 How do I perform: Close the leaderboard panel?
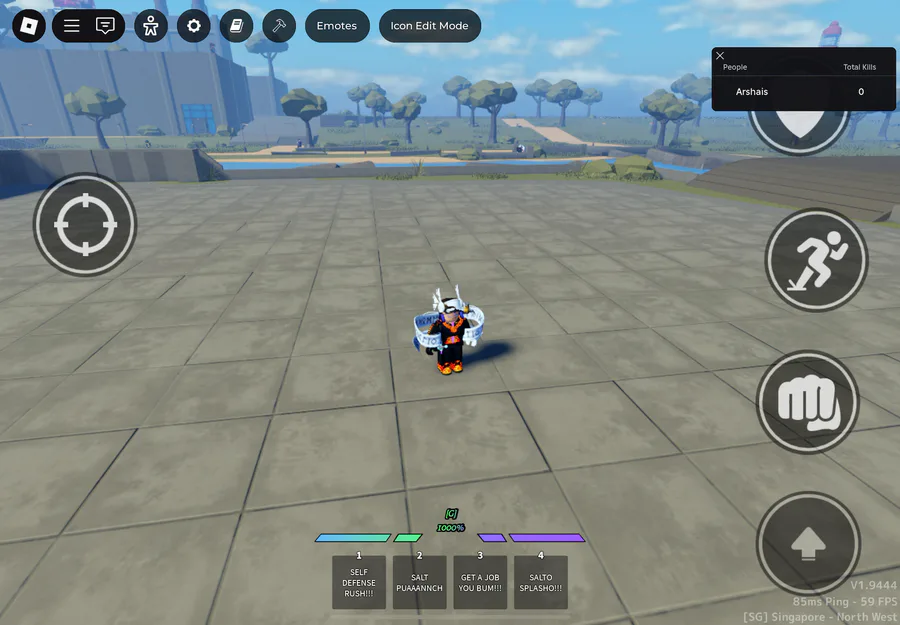(720, 56)
